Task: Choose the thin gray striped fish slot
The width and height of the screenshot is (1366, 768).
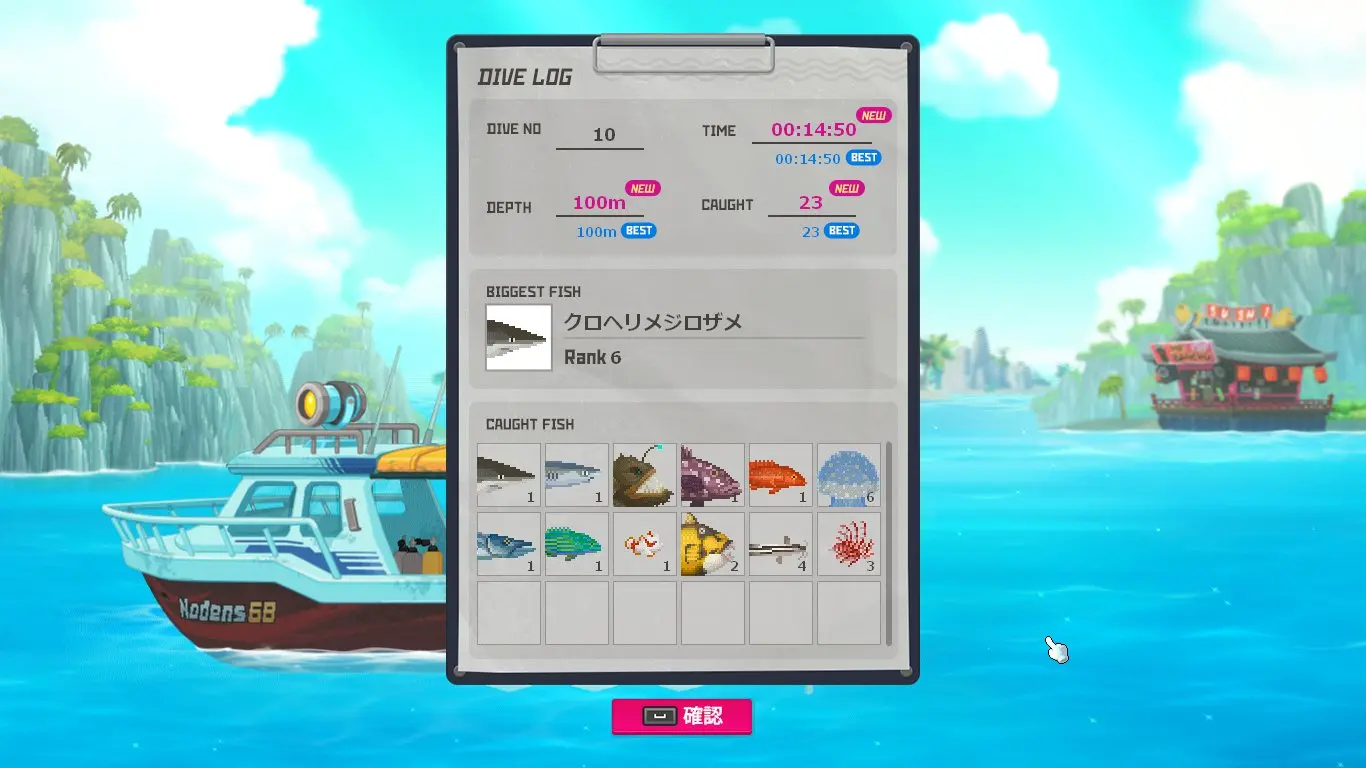Action: [x=781, y=544]
